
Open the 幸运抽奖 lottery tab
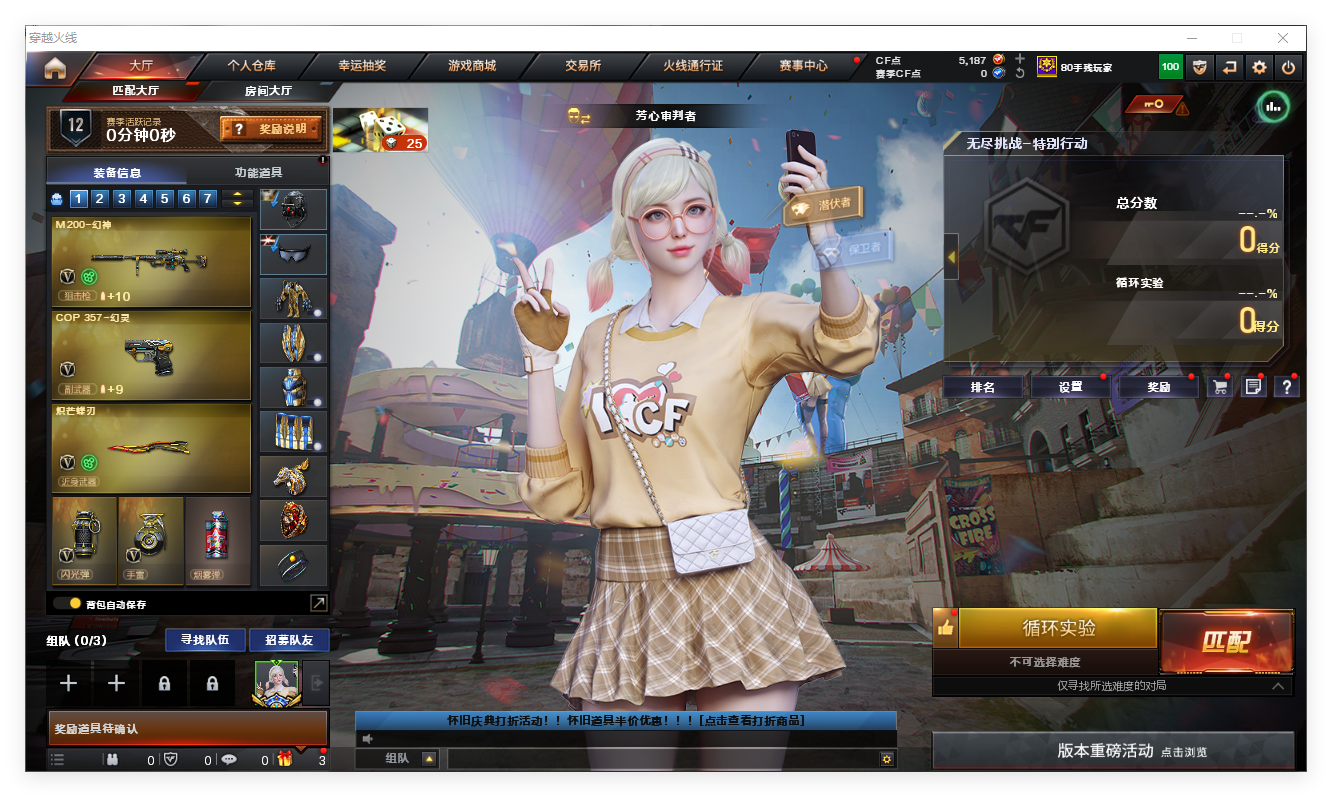pyautogui.click(x=362, y=66)
